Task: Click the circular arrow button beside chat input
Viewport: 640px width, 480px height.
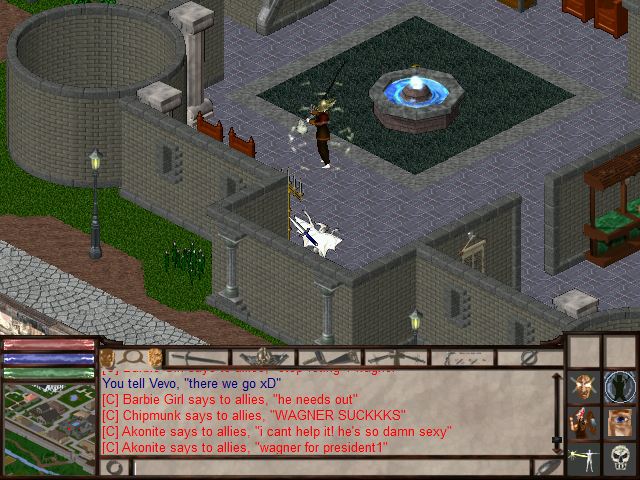Action: click(115, 467)
